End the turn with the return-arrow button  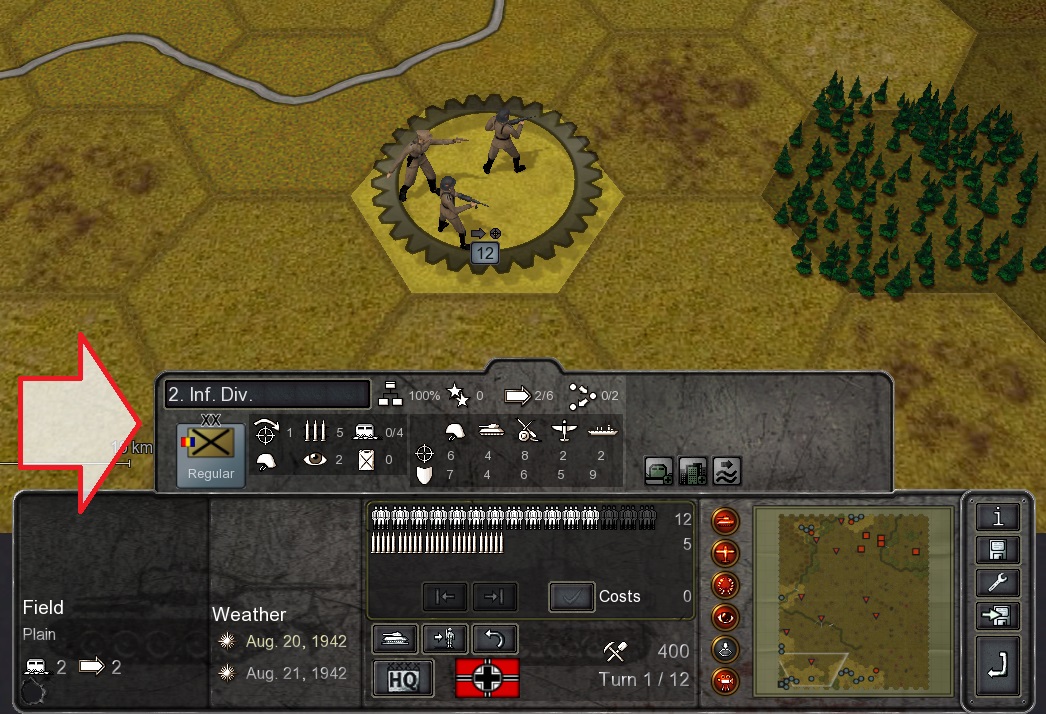(999, 665)
